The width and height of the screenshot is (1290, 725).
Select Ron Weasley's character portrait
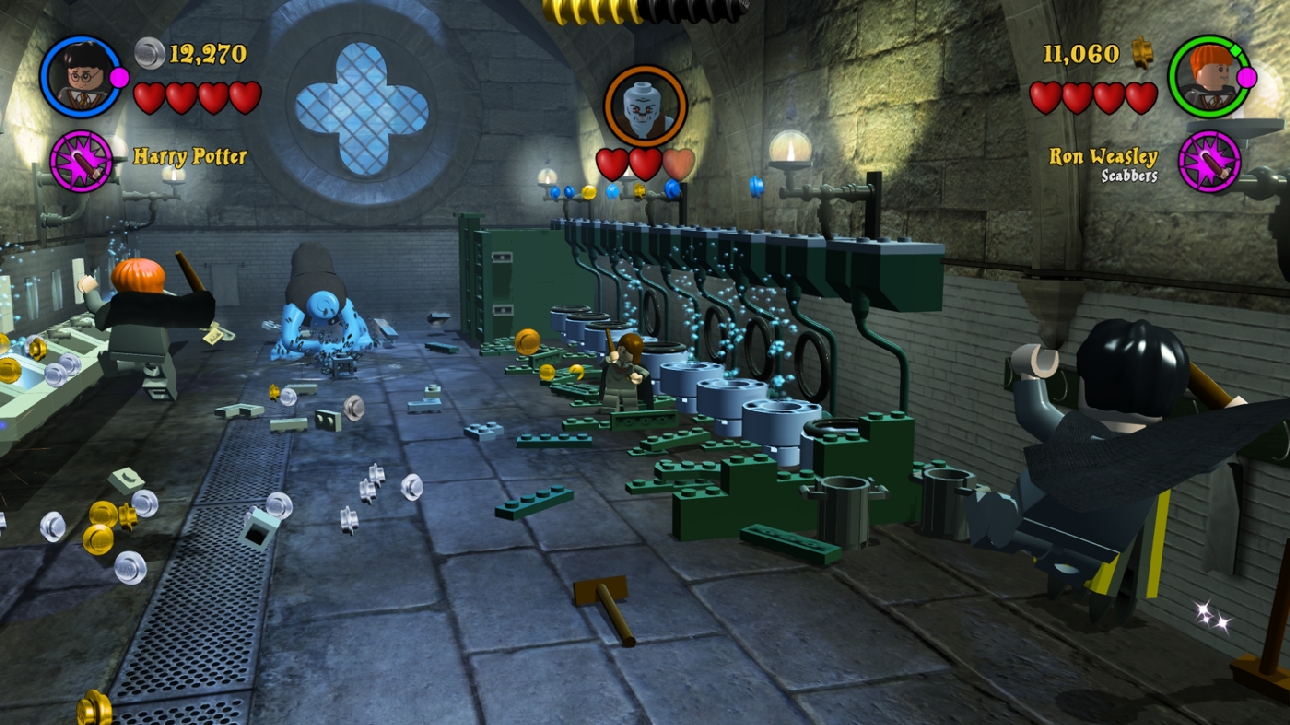tap(1207, 76)
